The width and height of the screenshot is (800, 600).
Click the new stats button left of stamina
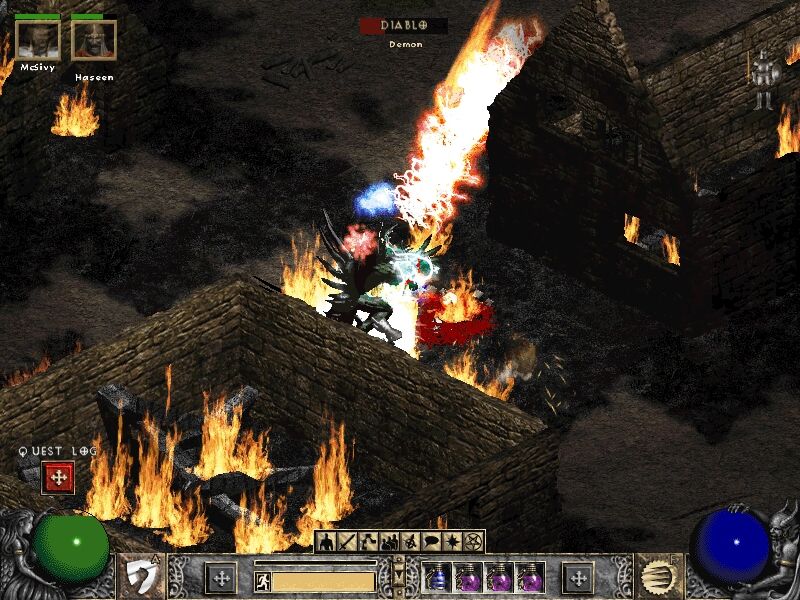(221, 578)
